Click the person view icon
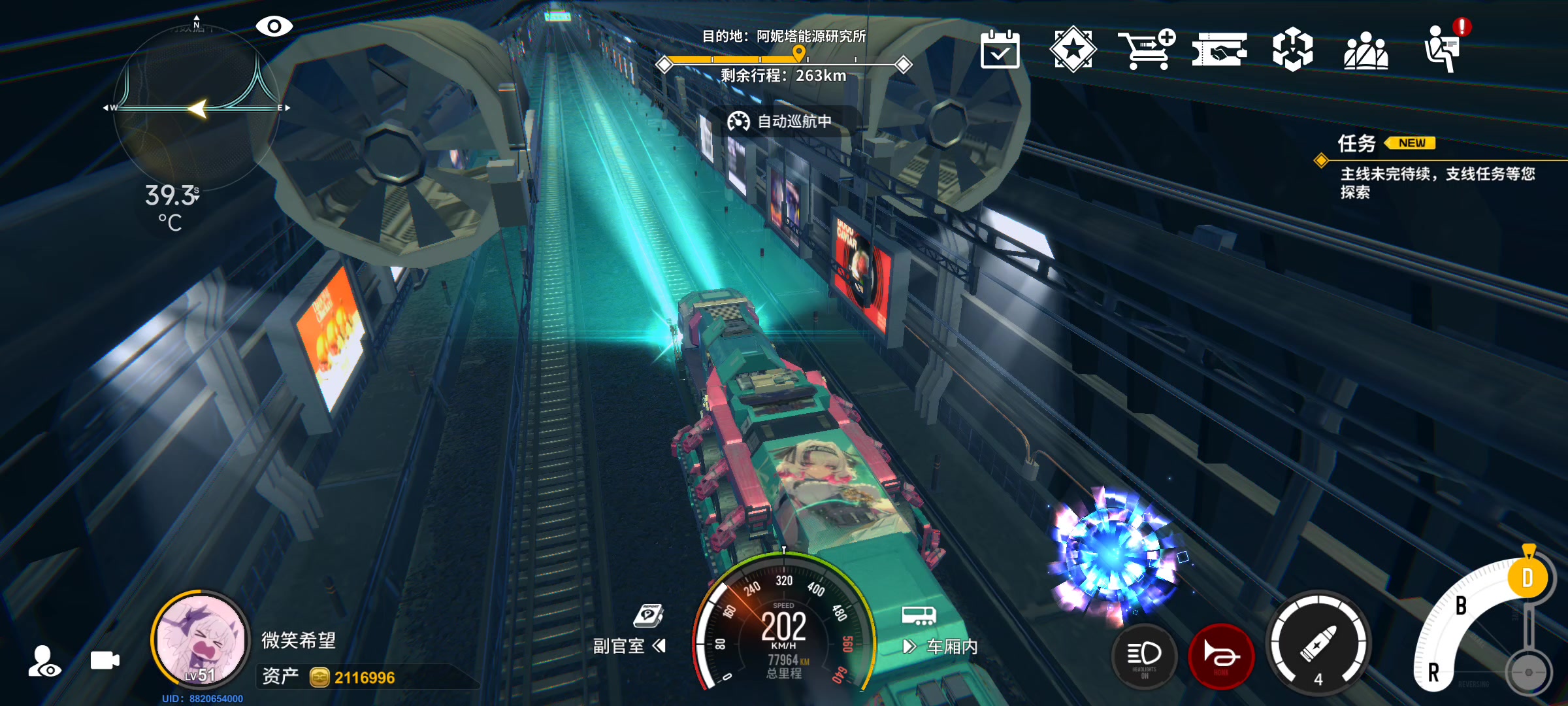 [44, 662]
